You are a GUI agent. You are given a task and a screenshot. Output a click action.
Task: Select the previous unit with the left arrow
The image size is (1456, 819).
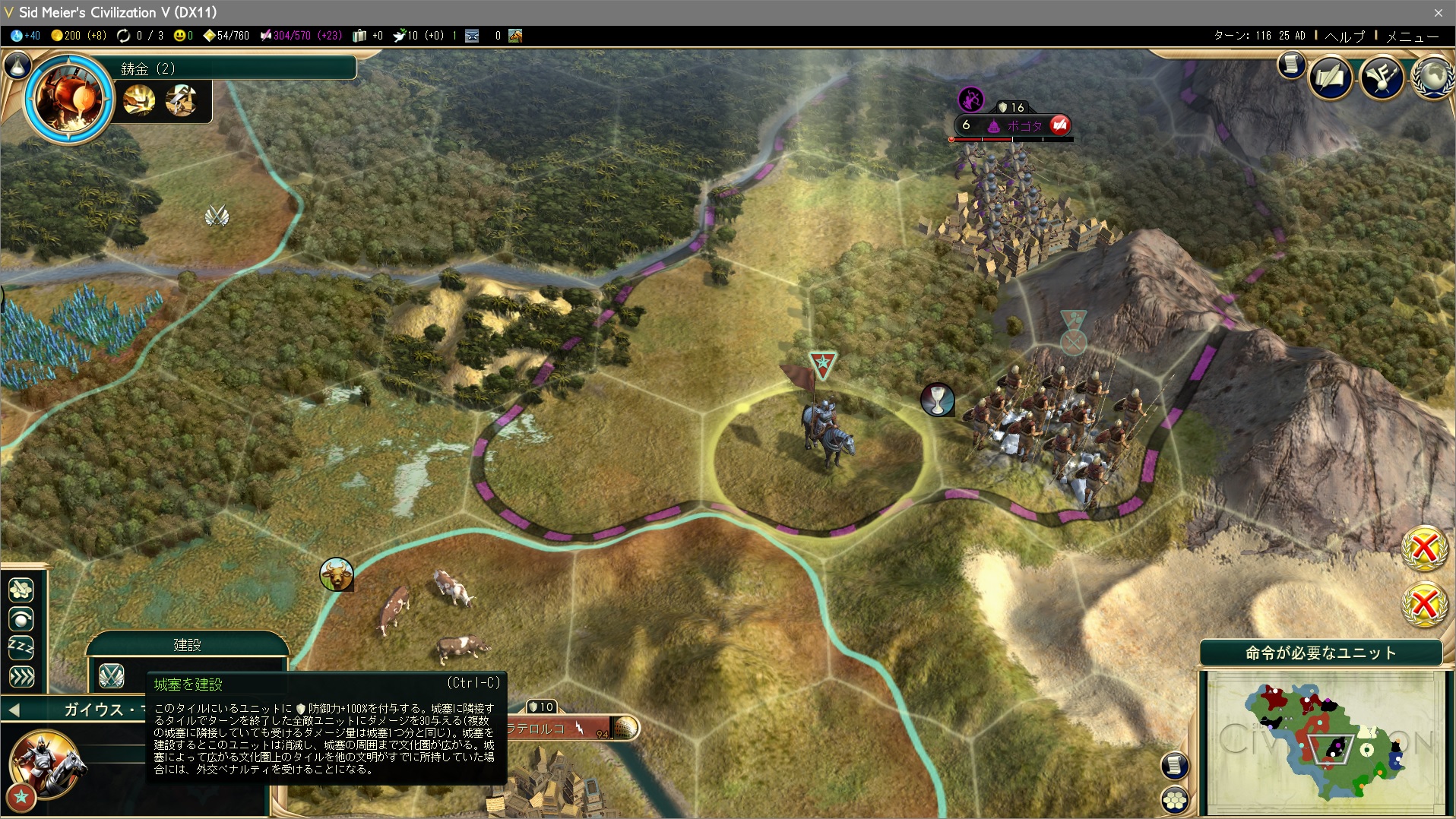tap(14, 710)
